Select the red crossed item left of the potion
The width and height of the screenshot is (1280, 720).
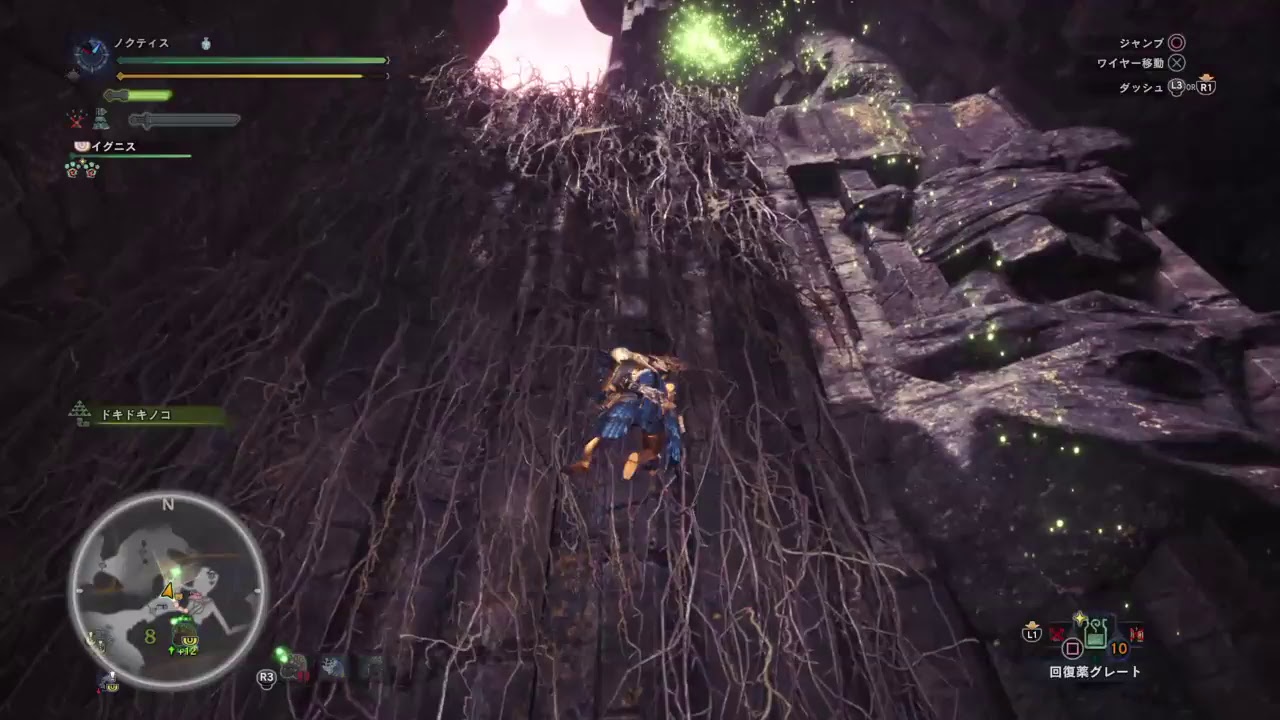coord(1057,633)
